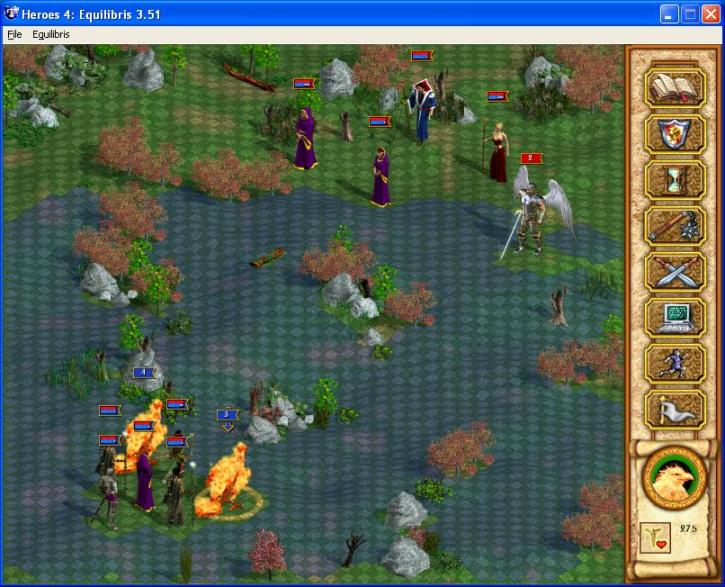Click the small heart status icon
The height and width of the screenshot is (587, 725).
(x=653, y=536)
